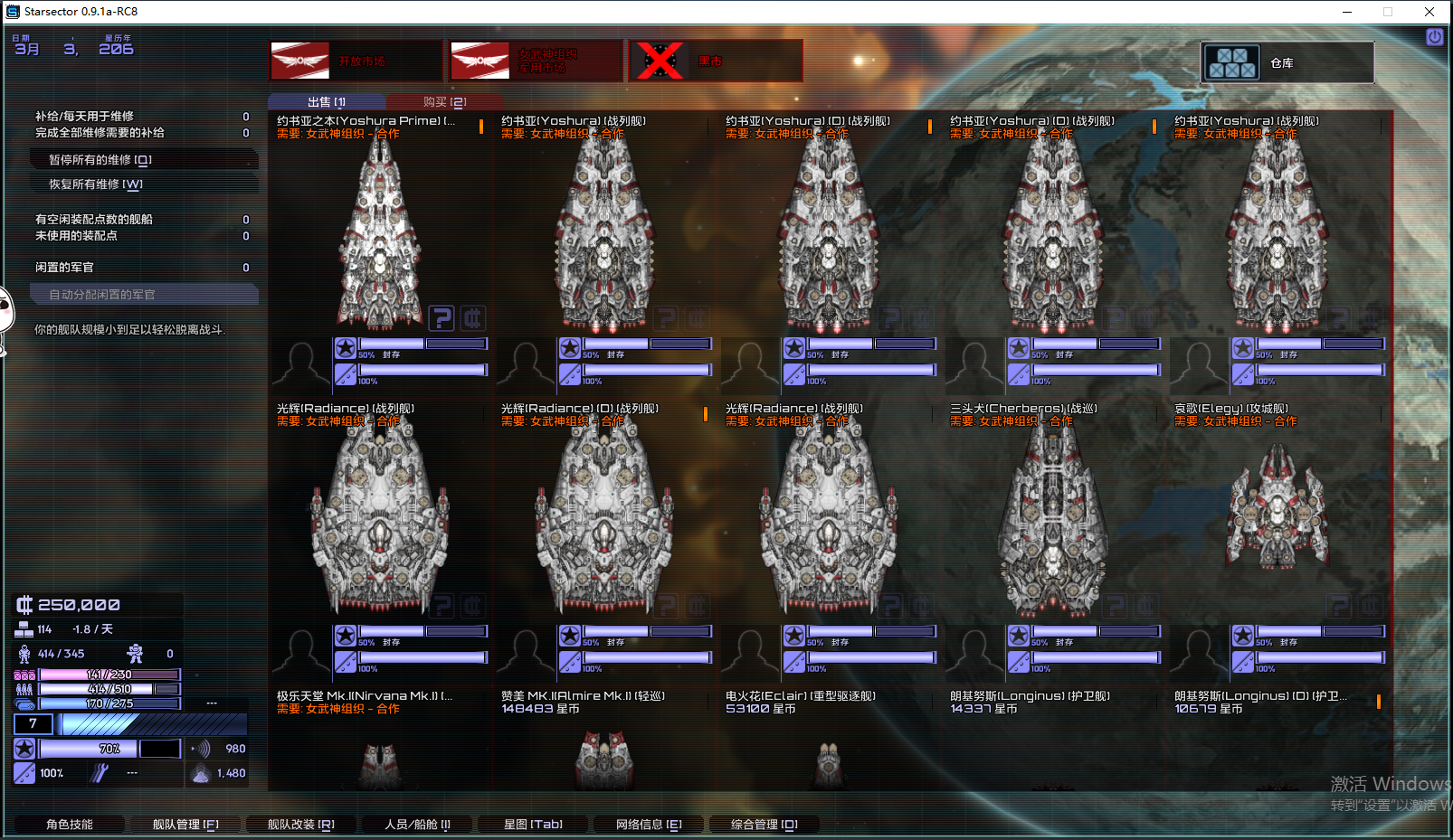Select the Elegy 哀歌 siege ship
The image size is (1453, 840).
1277,515
